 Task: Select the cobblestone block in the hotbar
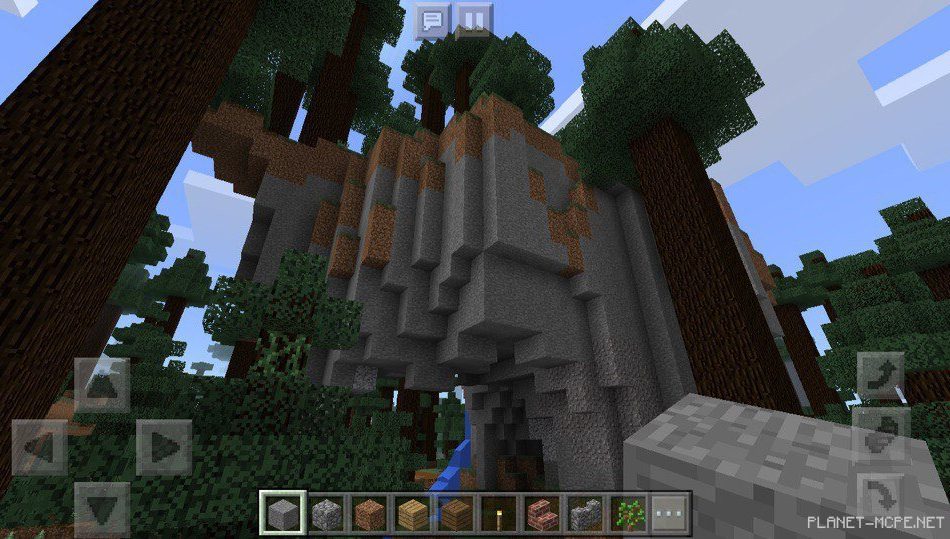(324, 513)
